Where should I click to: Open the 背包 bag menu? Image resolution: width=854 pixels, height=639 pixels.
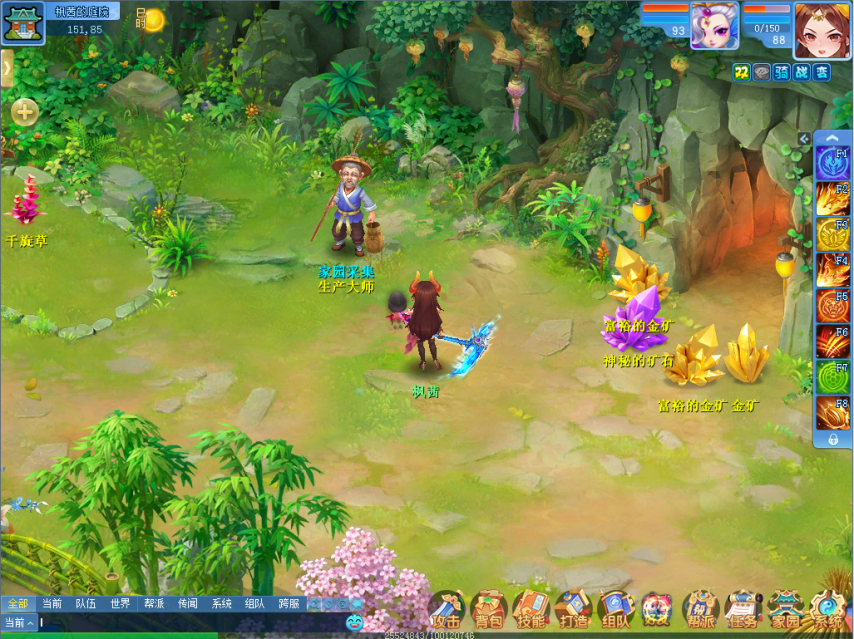pyautogui.click(x=489, y=609)
